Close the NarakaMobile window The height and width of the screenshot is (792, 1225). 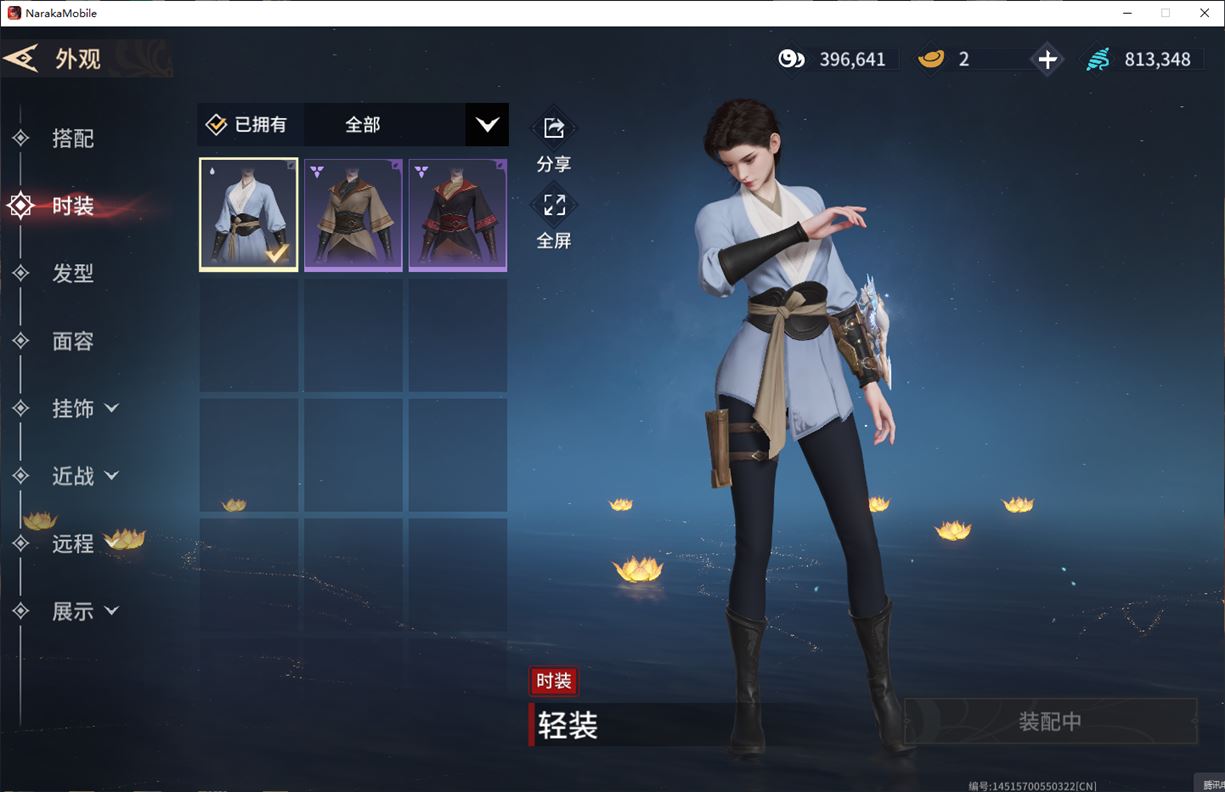tap(1204, 13)
